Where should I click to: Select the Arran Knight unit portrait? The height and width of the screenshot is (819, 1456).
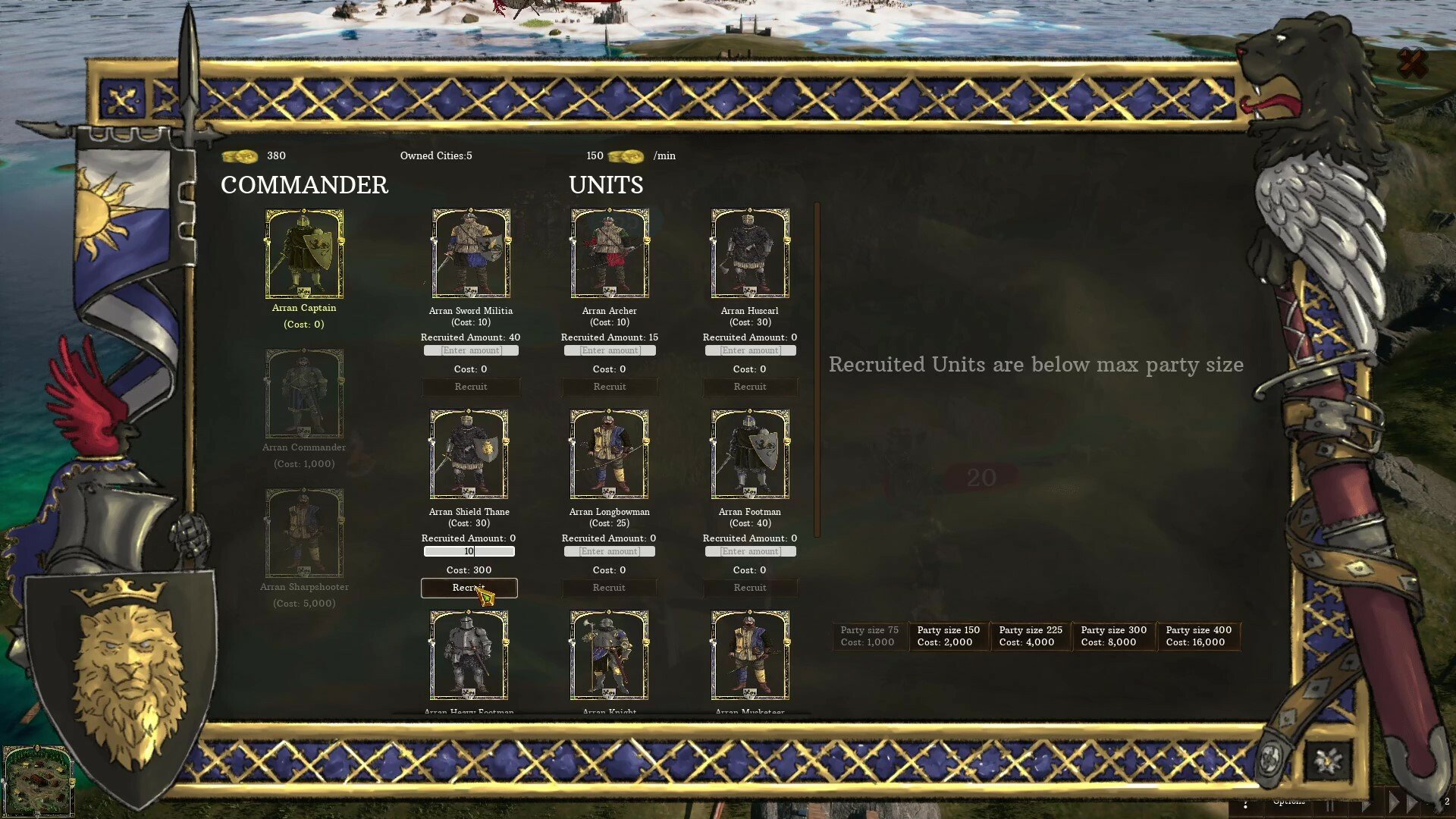click(x=610, y=655)
